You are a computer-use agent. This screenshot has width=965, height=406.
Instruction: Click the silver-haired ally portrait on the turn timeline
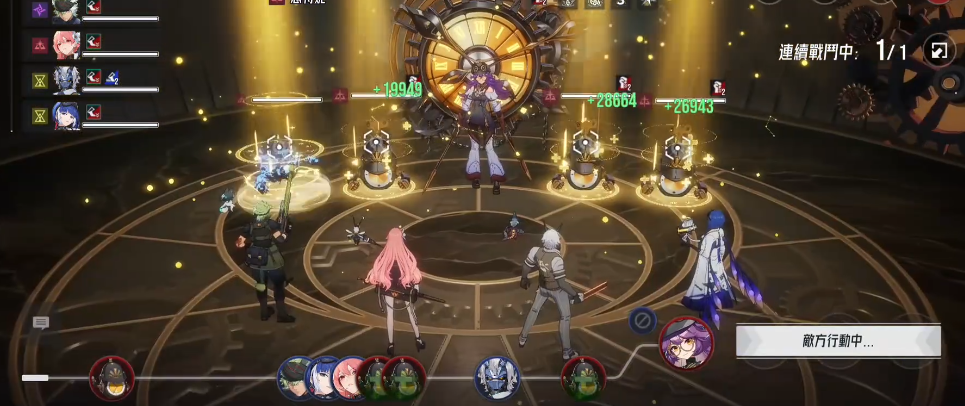[x=497, y=378]
